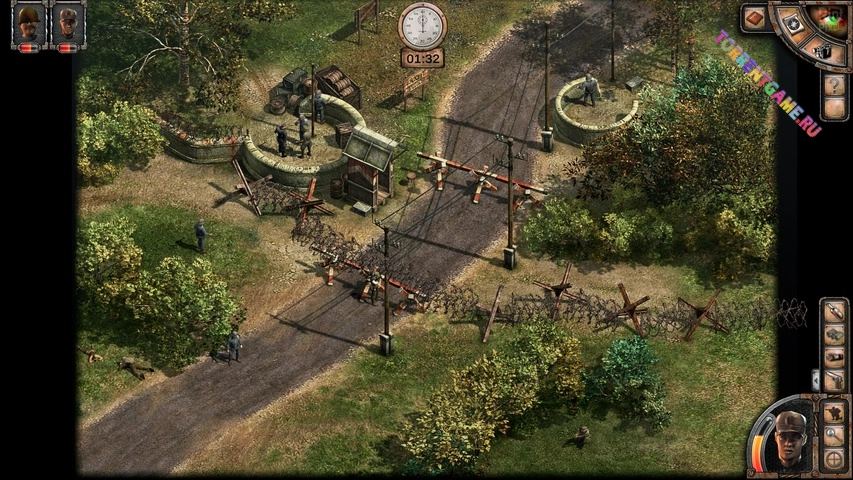
Task: Click the selected commando's large portrait
Action: [x=790, y=438]
